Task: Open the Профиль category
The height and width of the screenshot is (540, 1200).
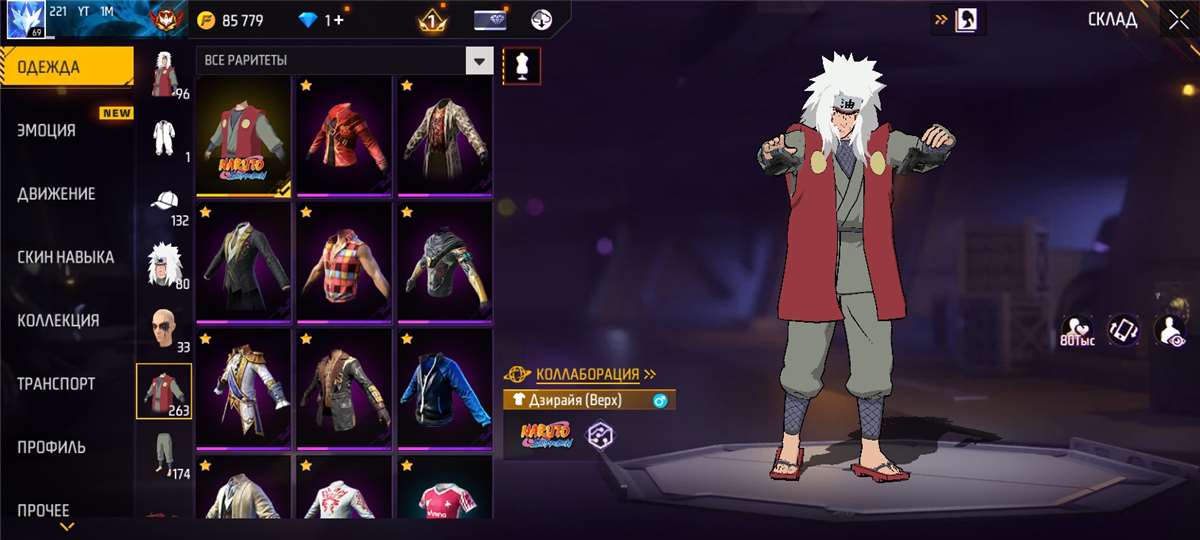Action: coord(51,447)
